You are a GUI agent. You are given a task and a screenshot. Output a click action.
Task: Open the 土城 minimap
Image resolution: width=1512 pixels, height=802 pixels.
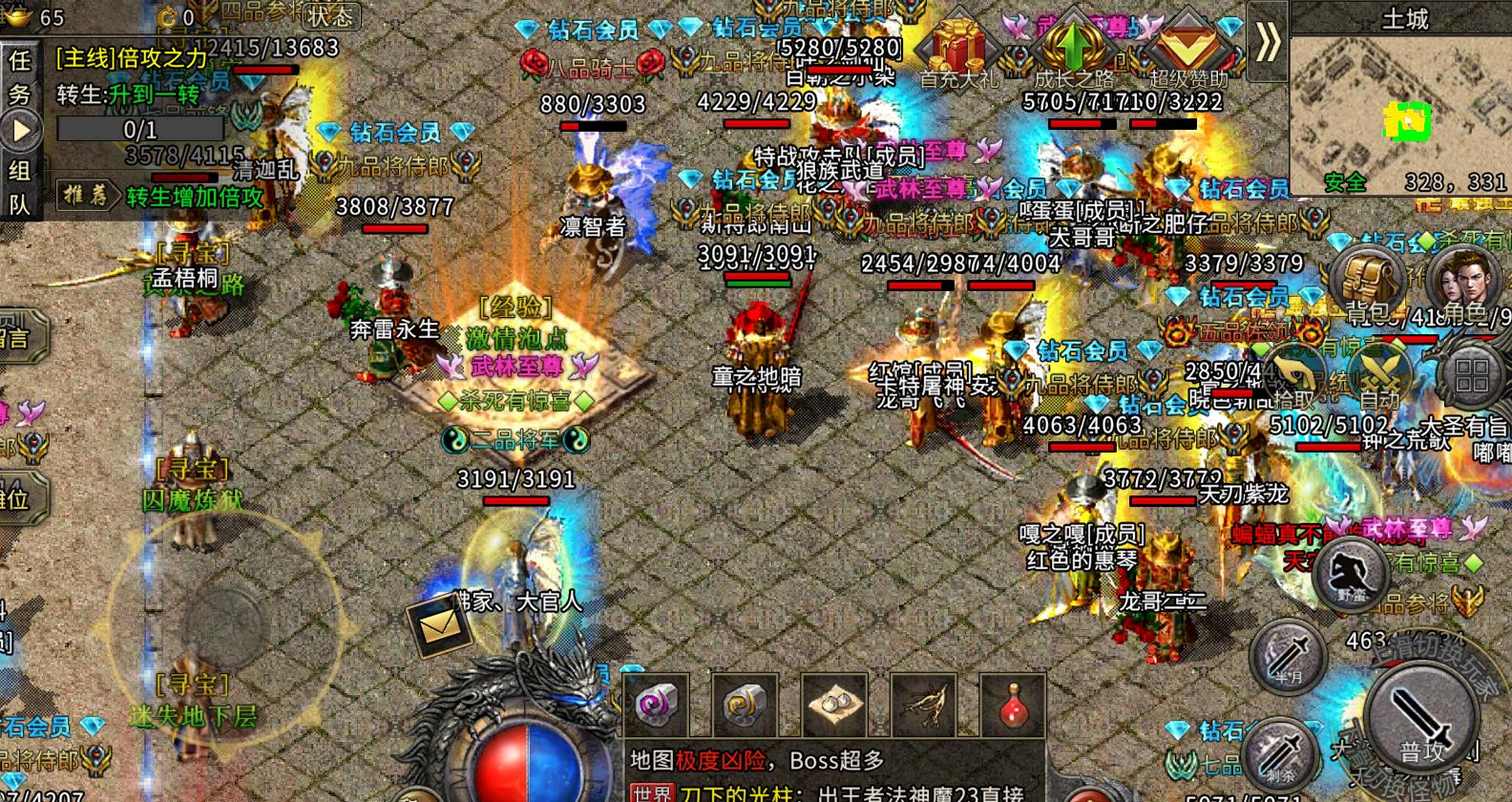coord(1400,105)
